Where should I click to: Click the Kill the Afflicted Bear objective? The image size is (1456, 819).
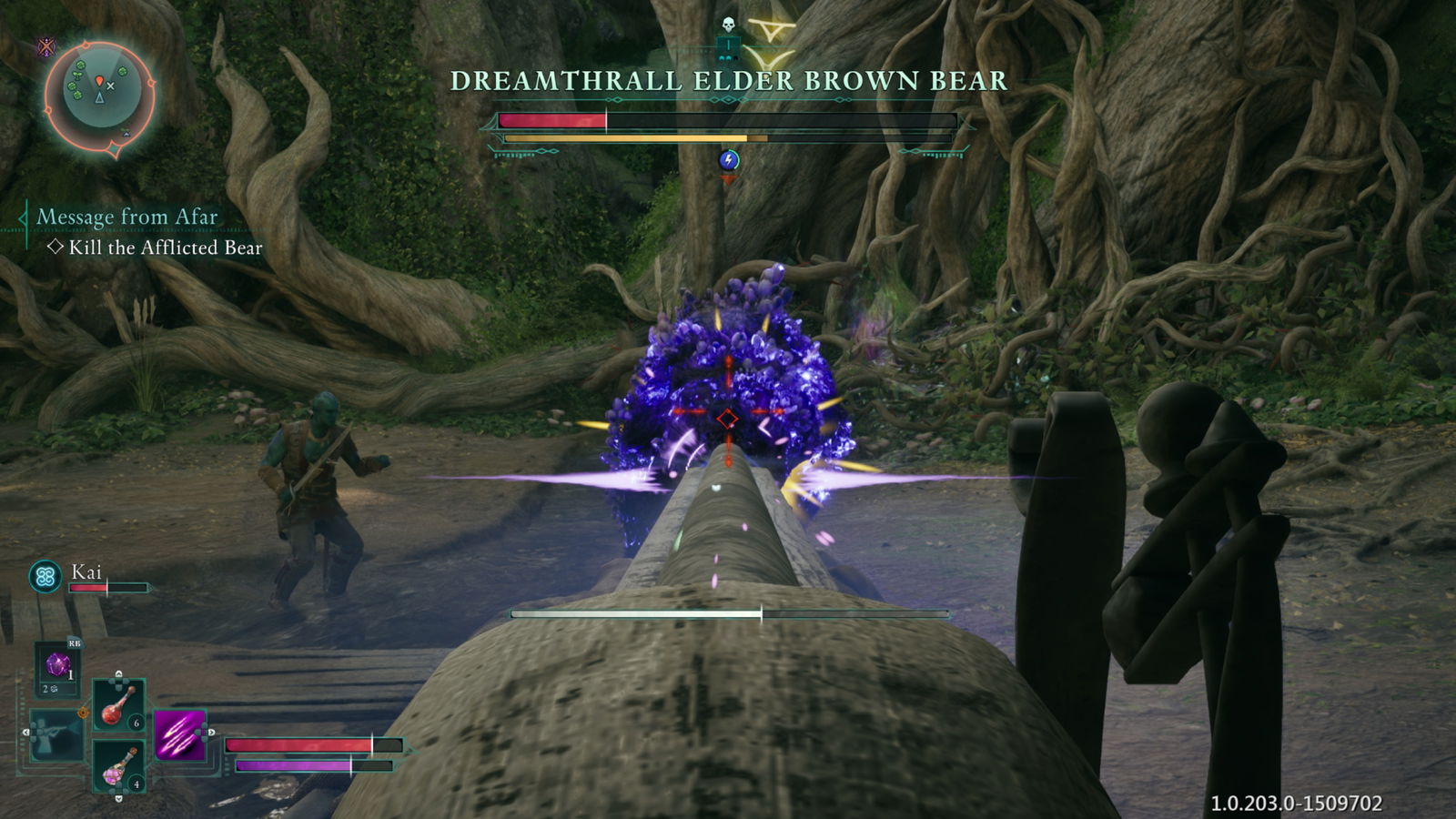[x=165, y=248]
